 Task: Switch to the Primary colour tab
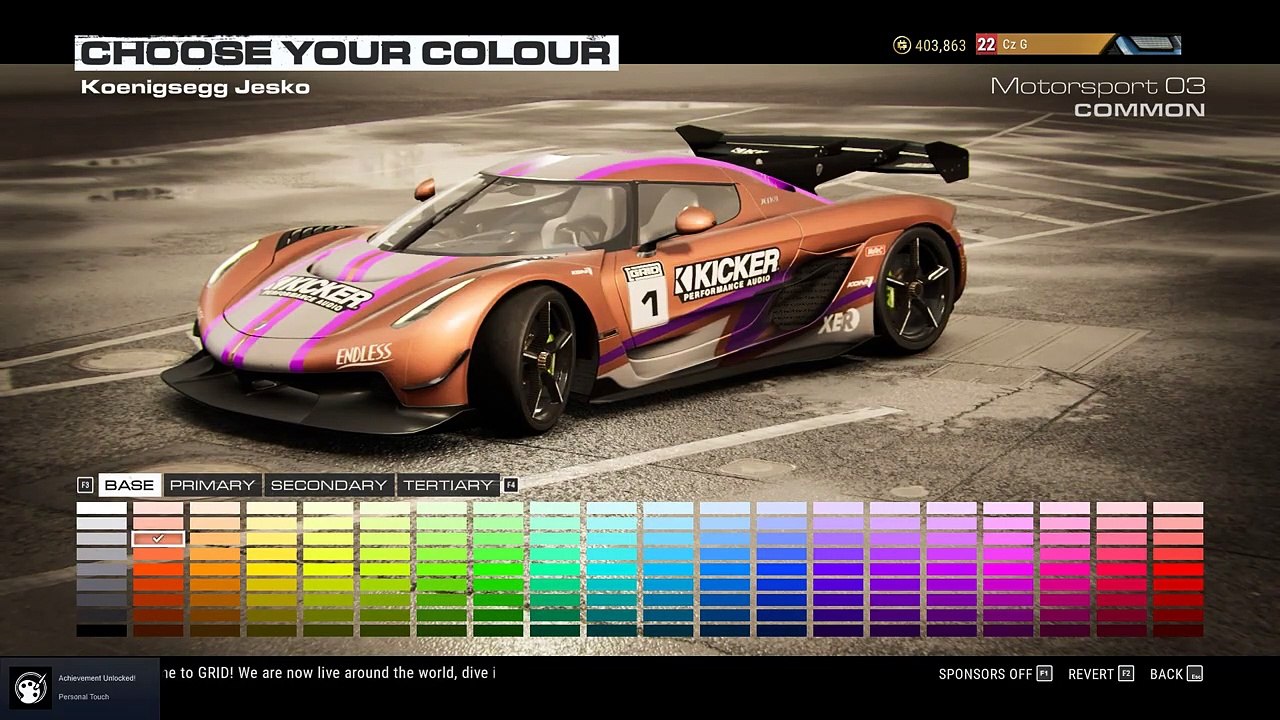coord(212,485)
